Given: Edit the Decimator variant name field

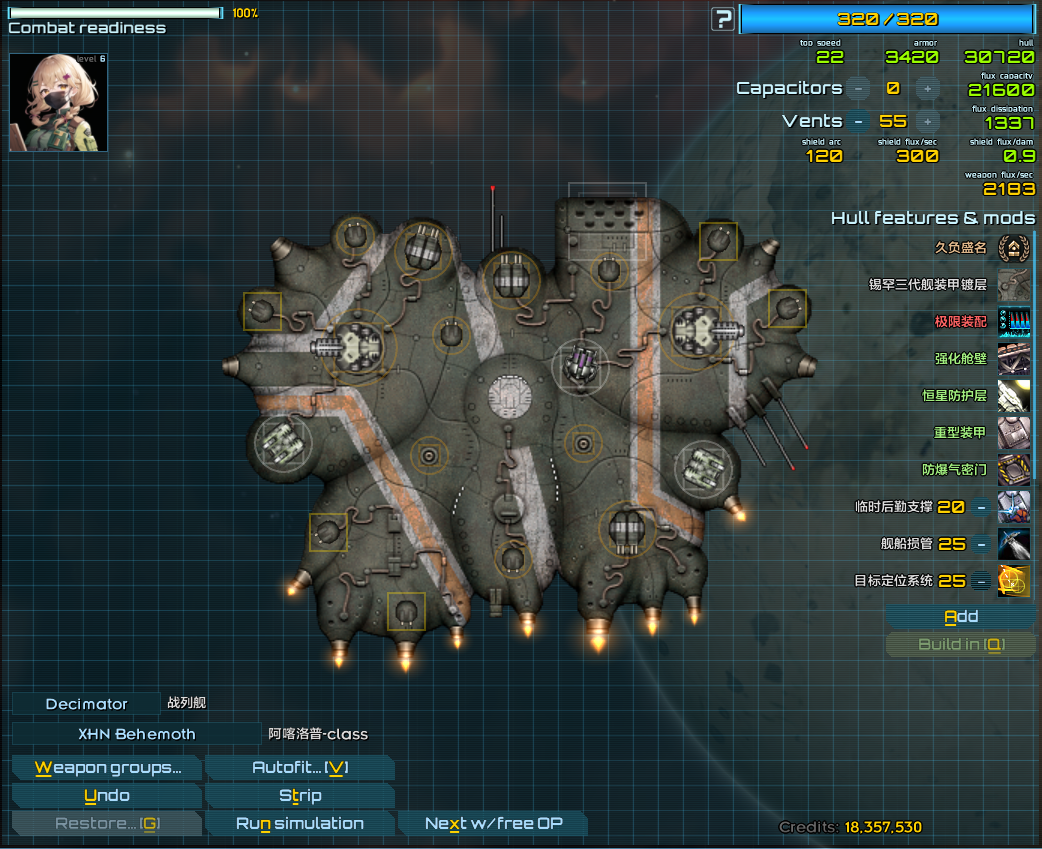Looking at the screenshot, I should 86,704.
